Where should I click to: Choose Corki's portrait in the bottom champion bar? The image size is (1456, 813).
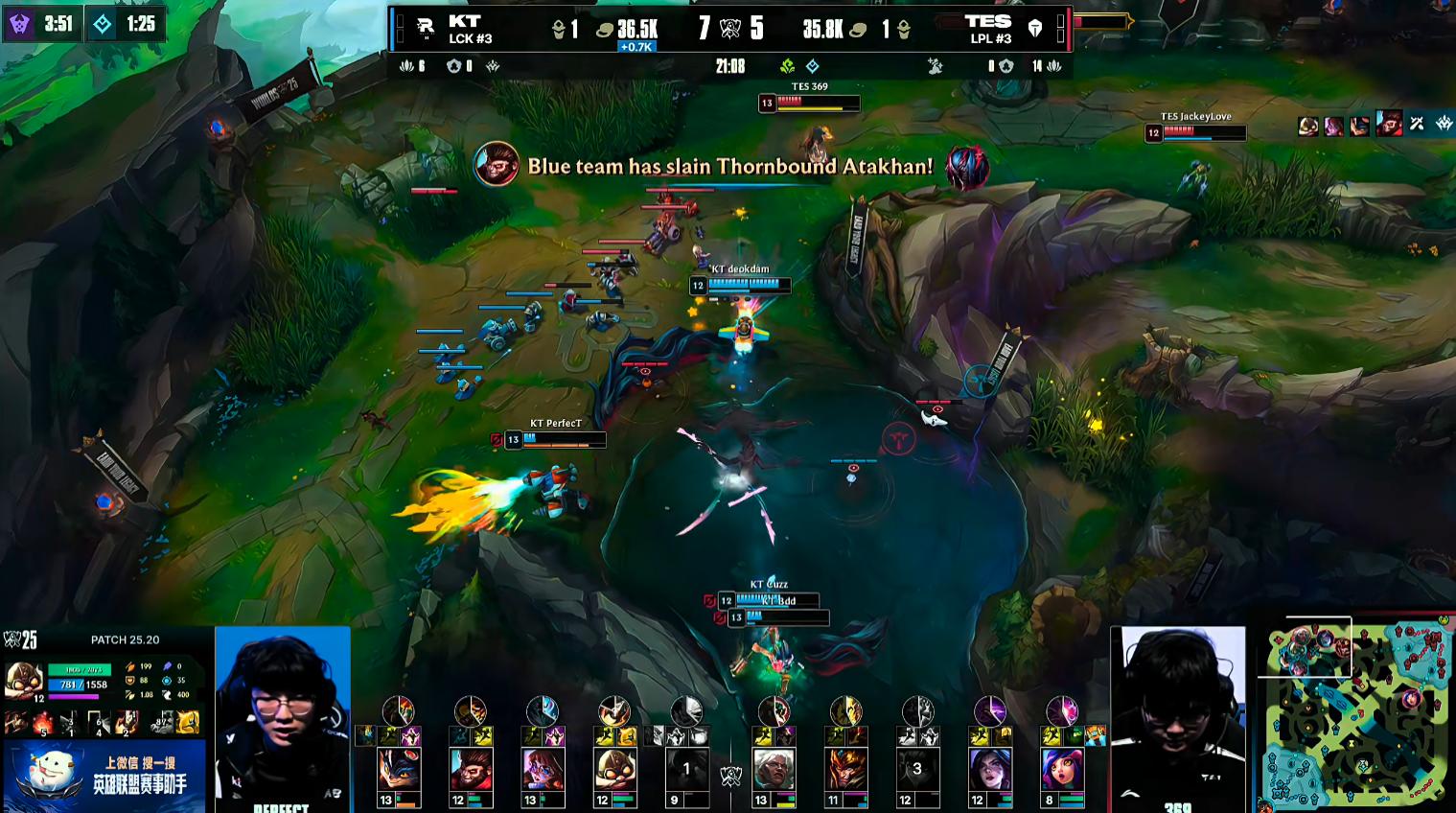(x=614, y=769)
